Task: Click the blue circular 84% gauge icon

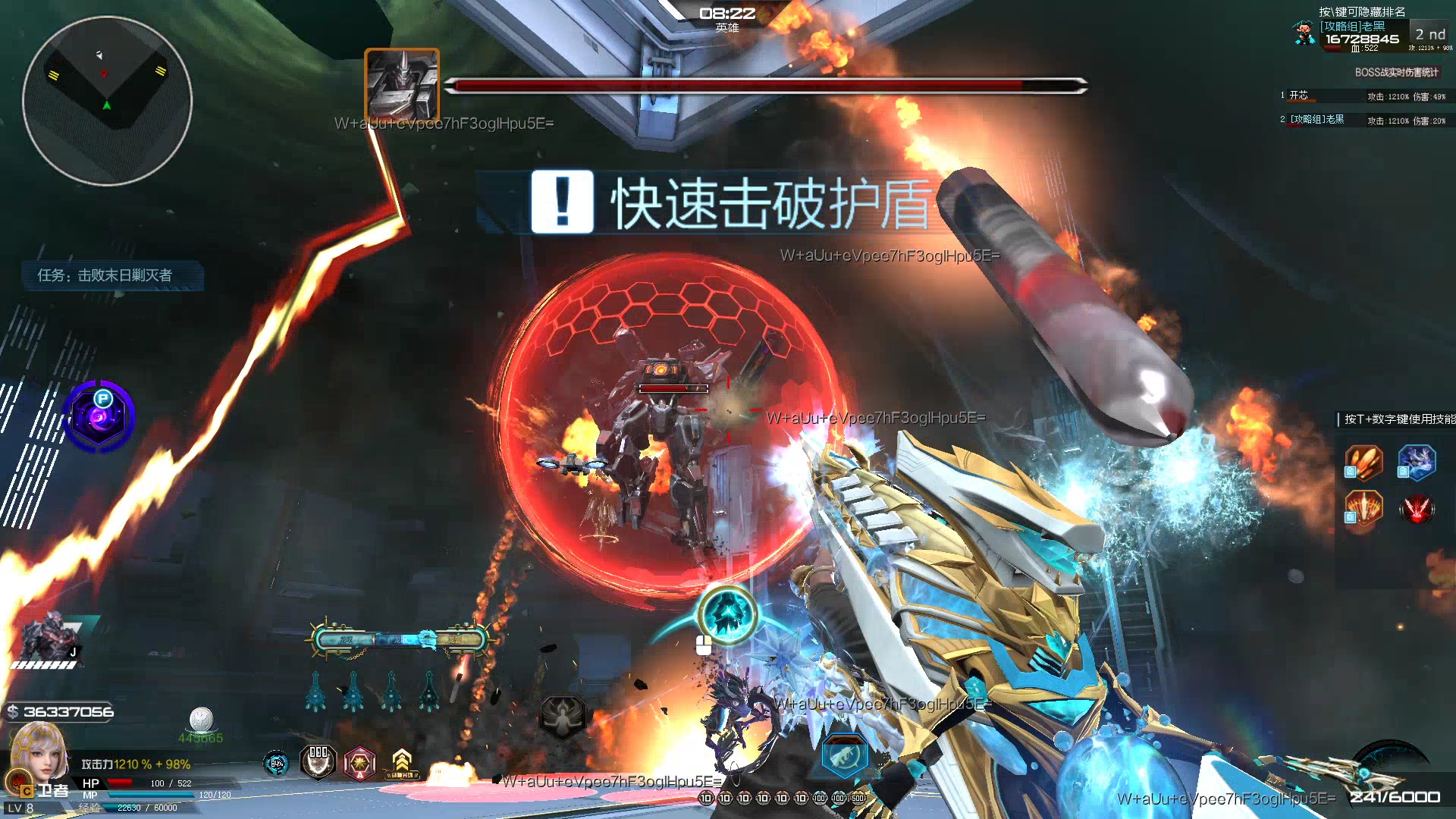Action: coord(277,763)
